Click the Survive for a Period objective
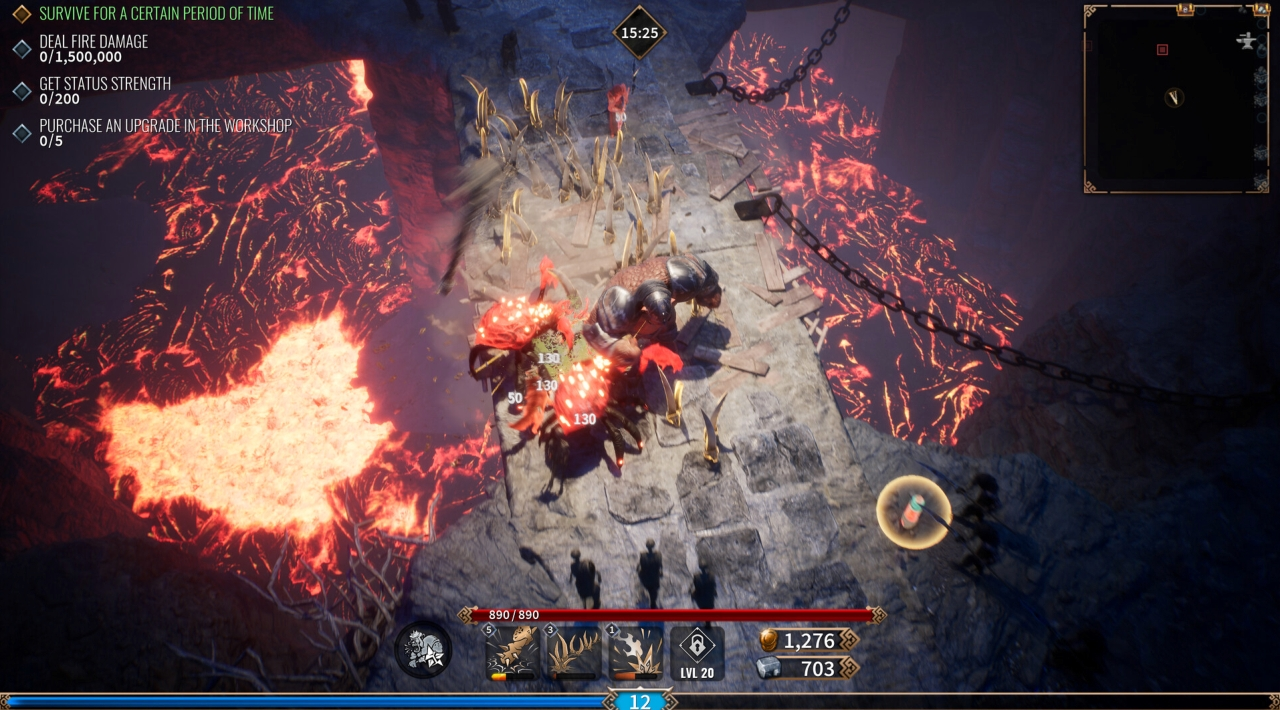 pyautogui.click(x=155, y=14)
